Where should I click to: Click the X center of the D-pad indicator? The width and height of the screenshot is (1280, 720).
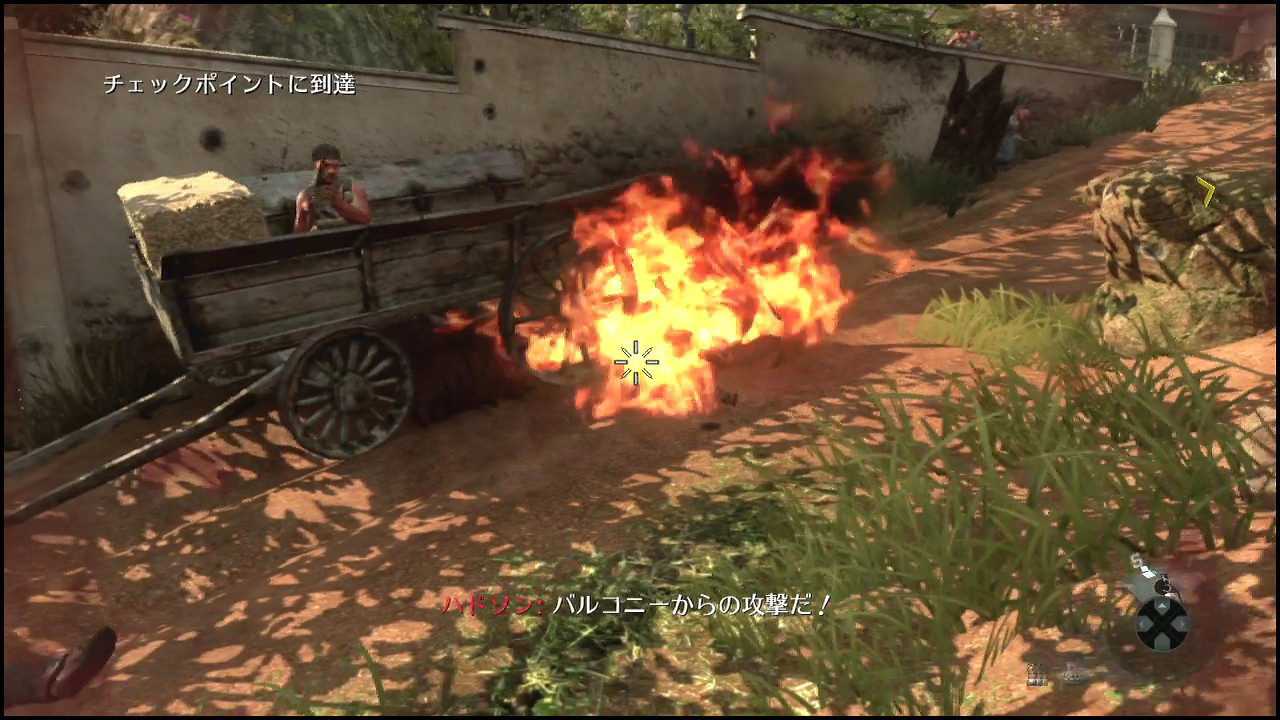pos(1163,622)
